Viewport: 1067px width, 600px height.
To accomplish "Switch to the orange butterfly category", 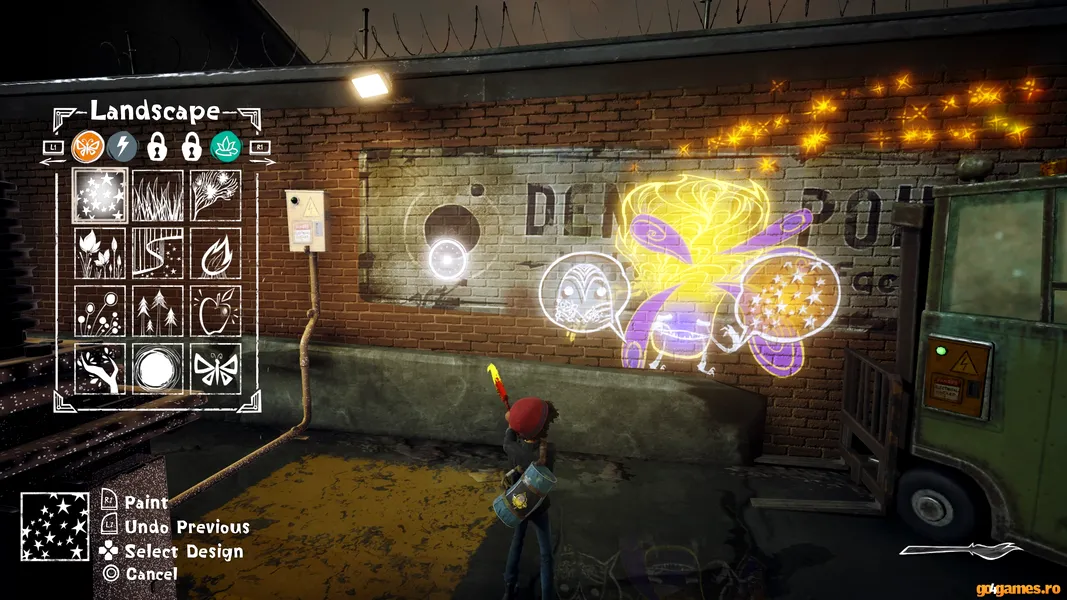I will click(88, 147).
